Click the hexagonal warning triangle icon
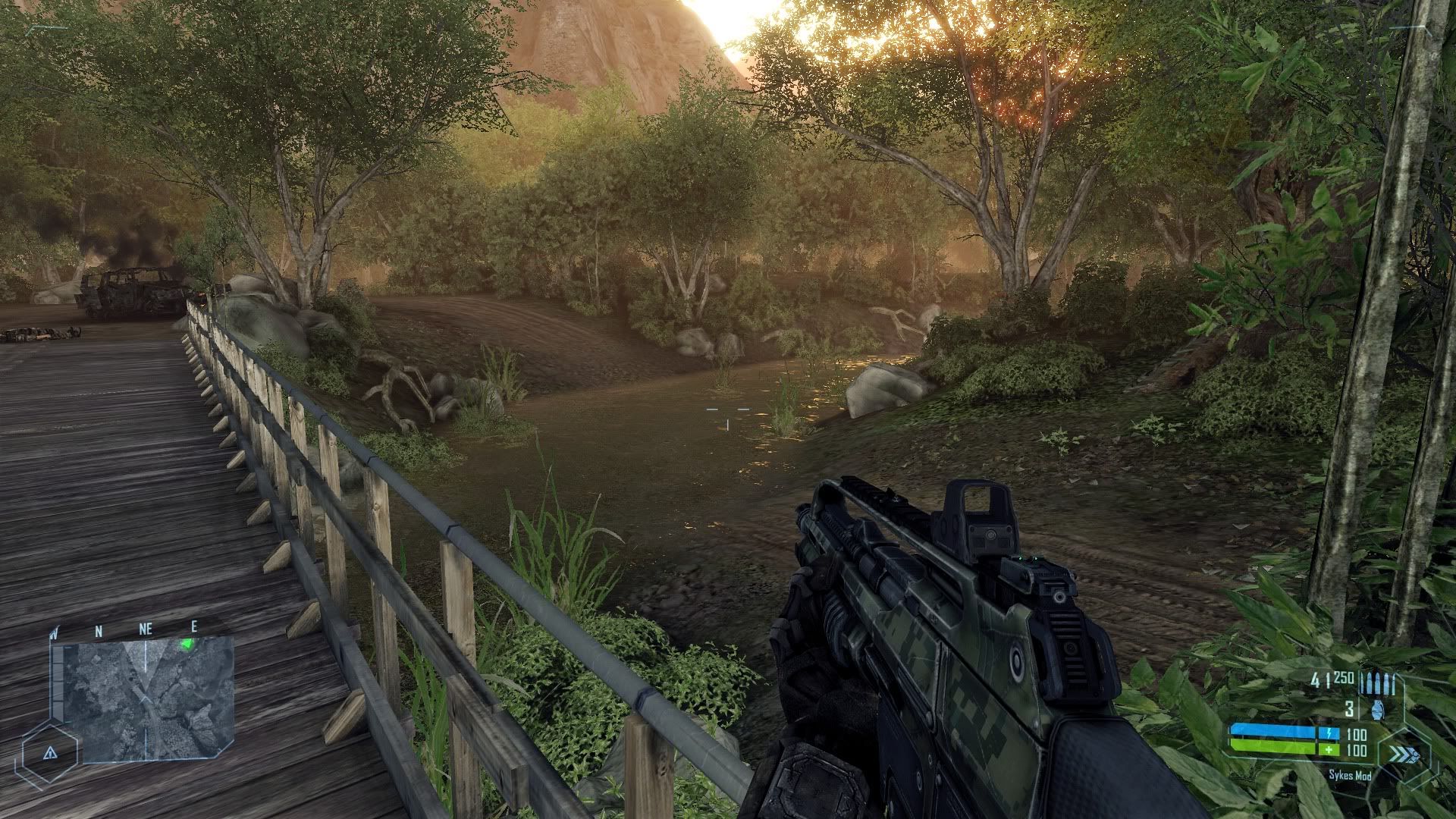This screenshot has width=1456, height=819. [x=50, y=752]
